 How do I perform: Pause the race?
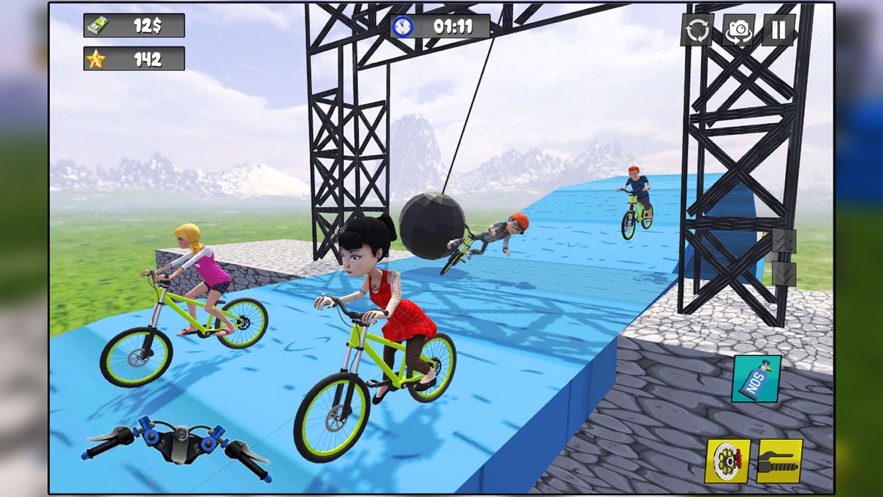coord(779,30)
